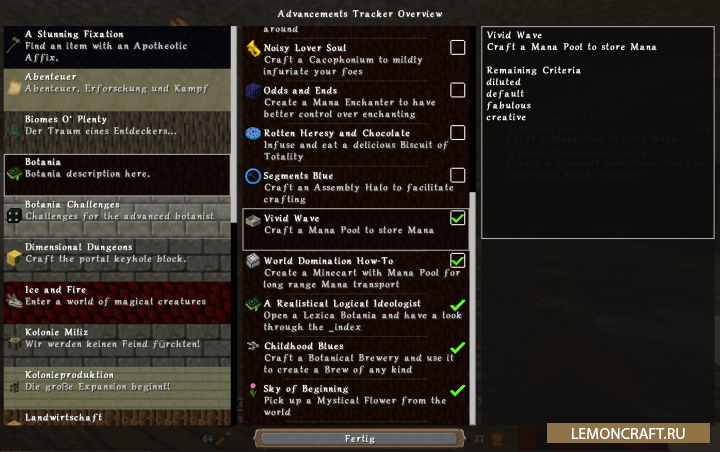Viewport: 720px width, 452px height.
Task: Toggle the World Domination How-To checkbox
Action: pyautogui.click(x=457, y=261)
